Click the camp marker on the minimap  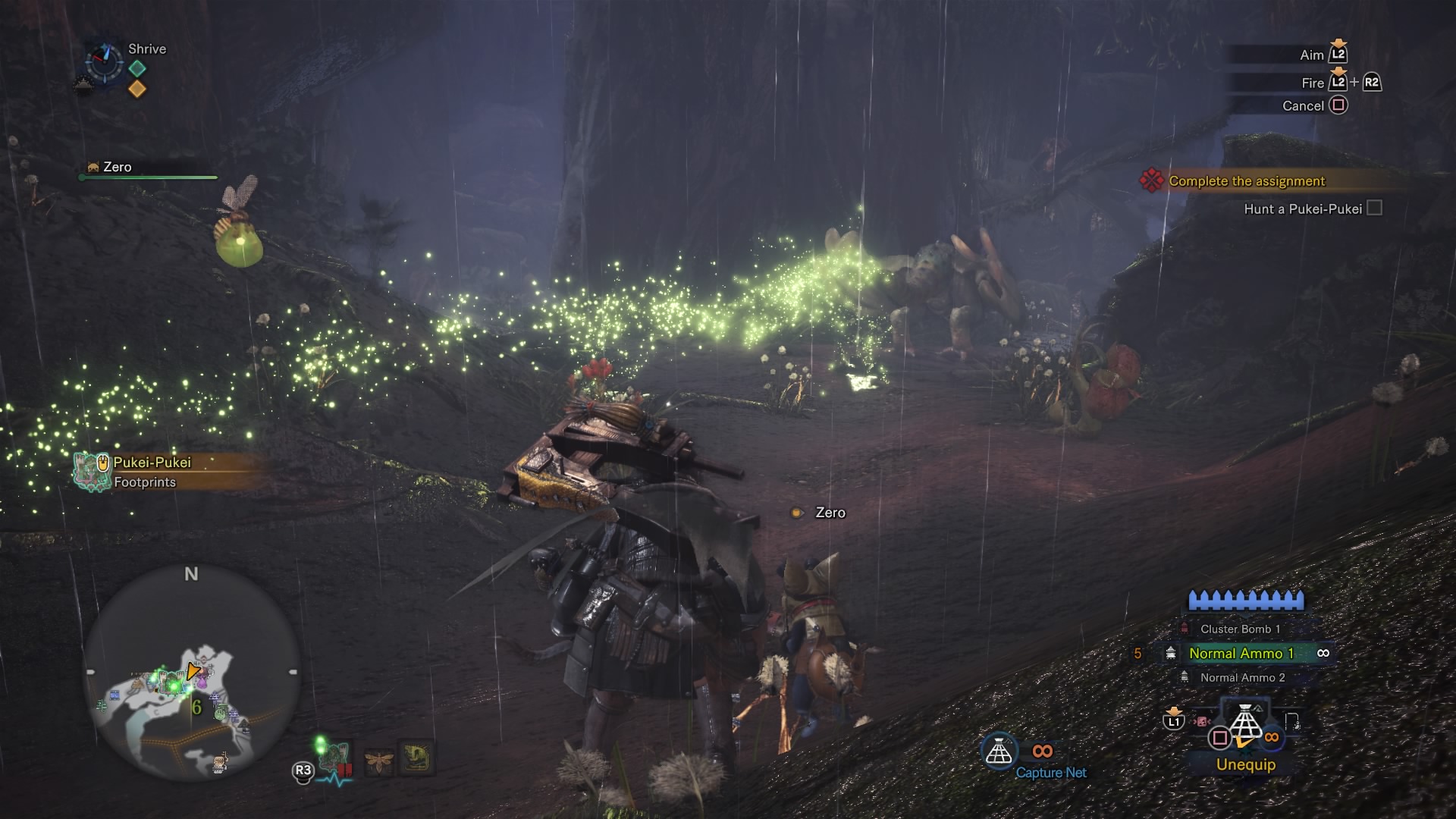coord(221,762)
